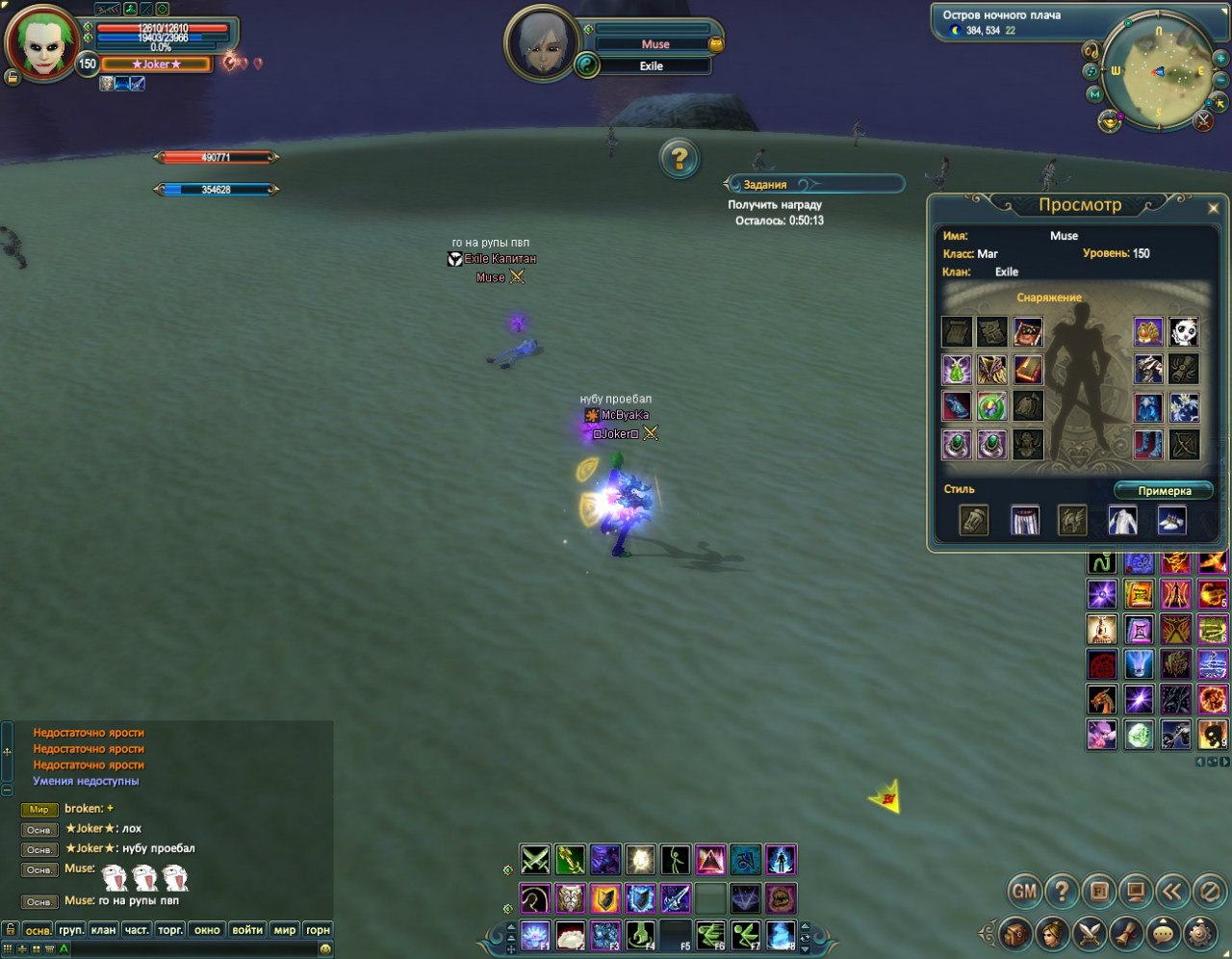Select the panda pet equipment slot

click(1184, 332)
